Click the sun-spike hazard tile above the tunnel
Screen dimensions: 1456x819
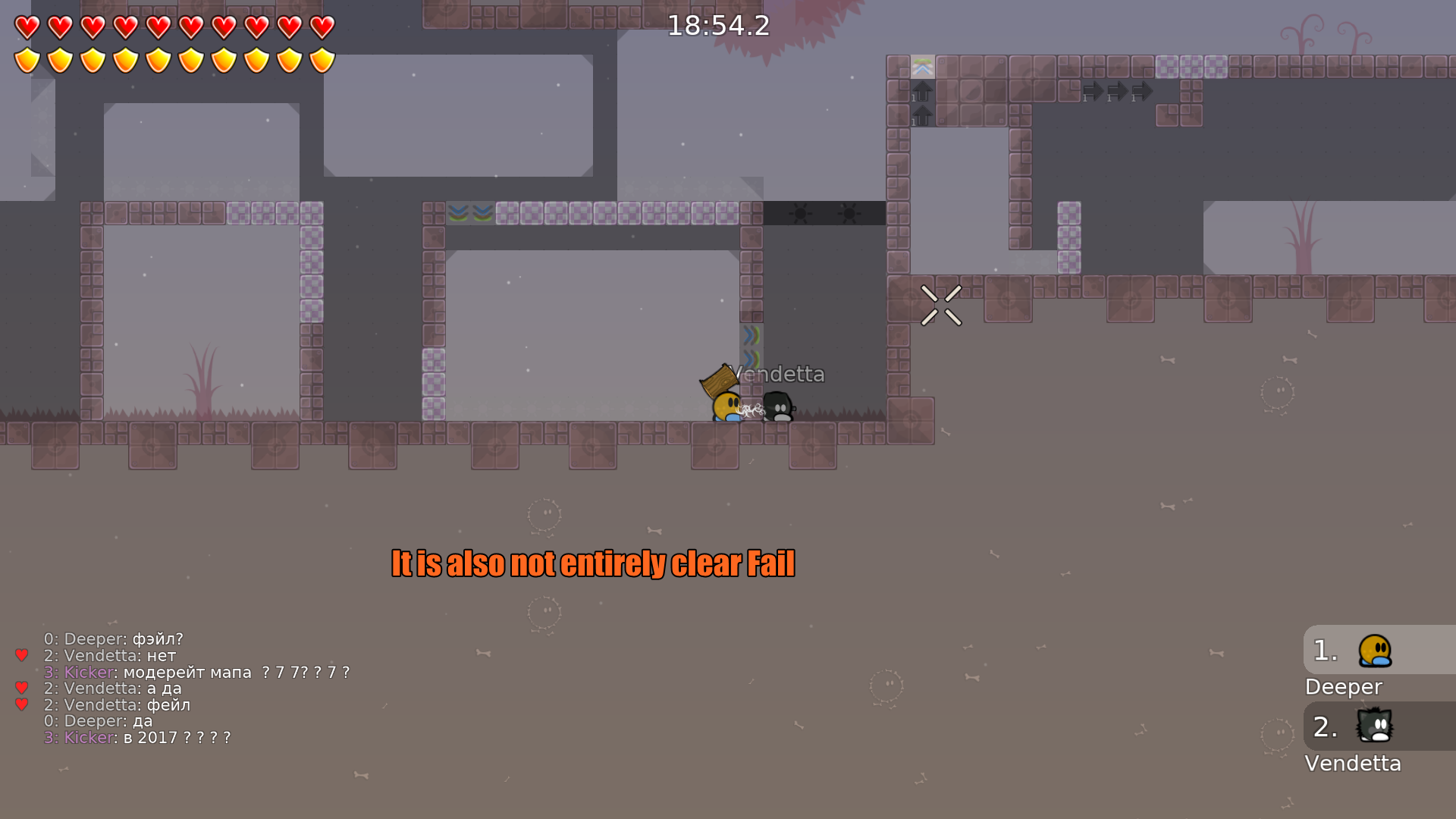(x=800, y=214)
